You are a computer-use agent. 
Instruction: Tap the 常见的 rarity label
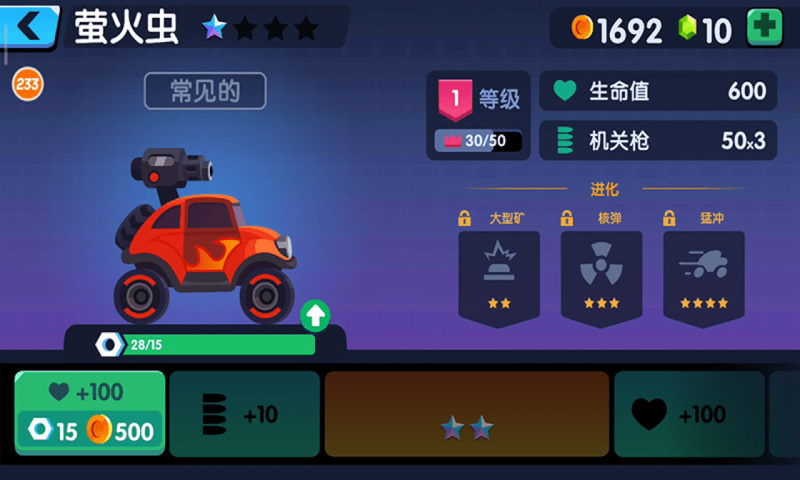tap(205, 91)
